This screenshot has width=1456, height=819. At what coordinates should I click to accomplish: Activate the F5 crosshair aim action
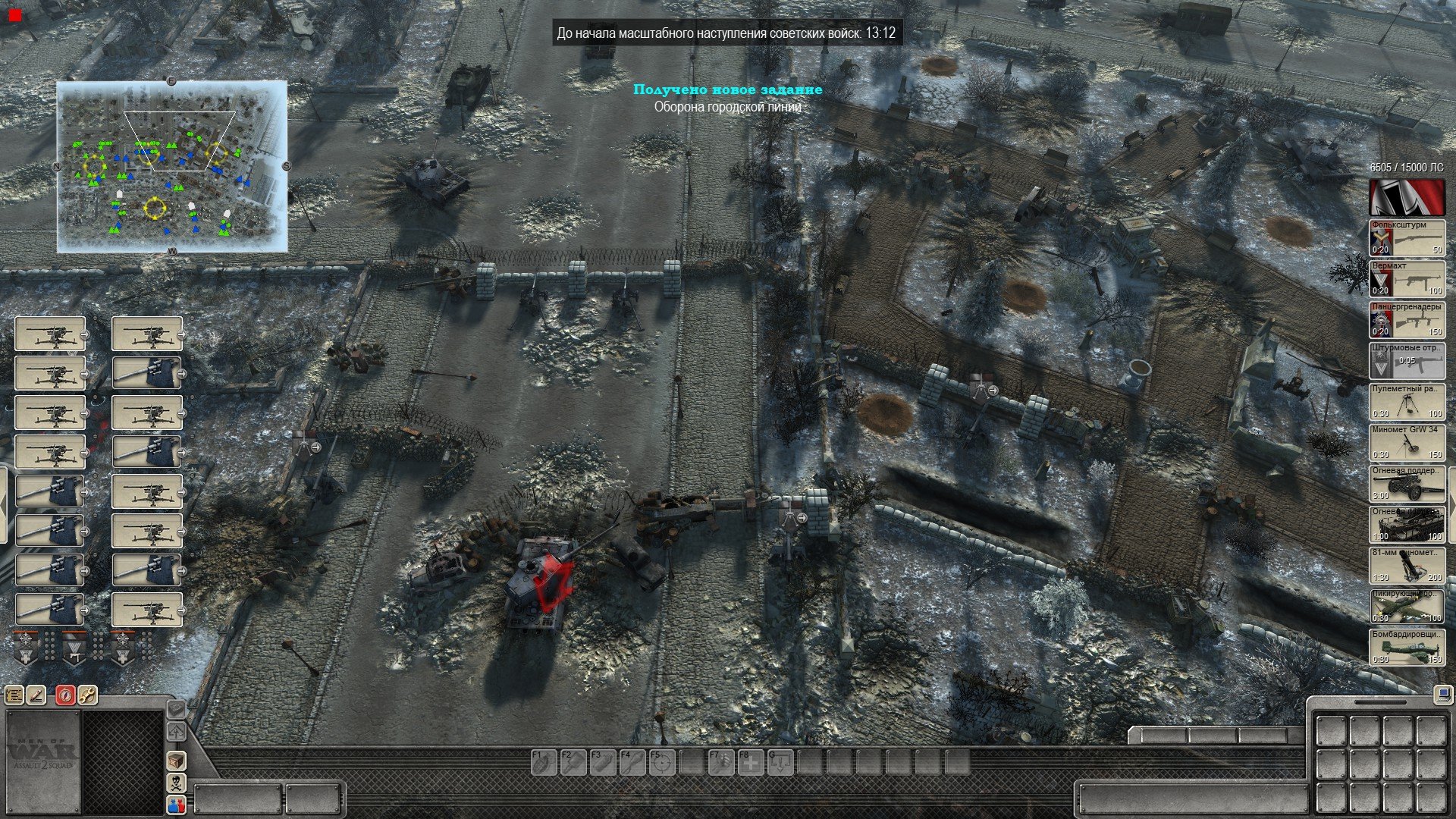coord(661,762)
